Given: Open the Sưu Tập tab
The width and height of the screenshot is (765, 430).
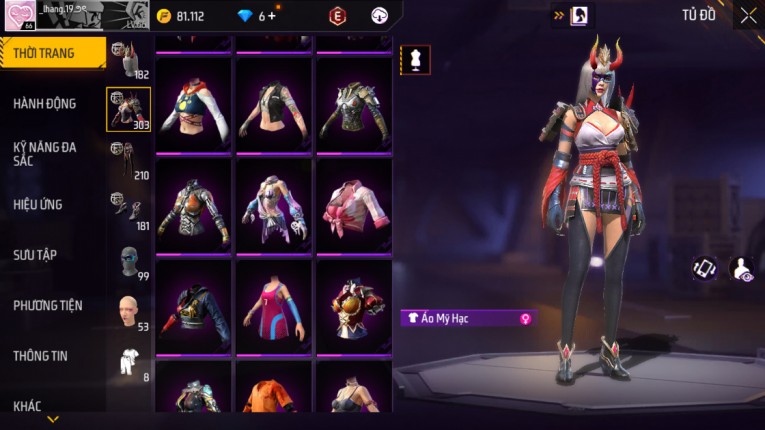Looking at the screenshot, I should (35, 255).
